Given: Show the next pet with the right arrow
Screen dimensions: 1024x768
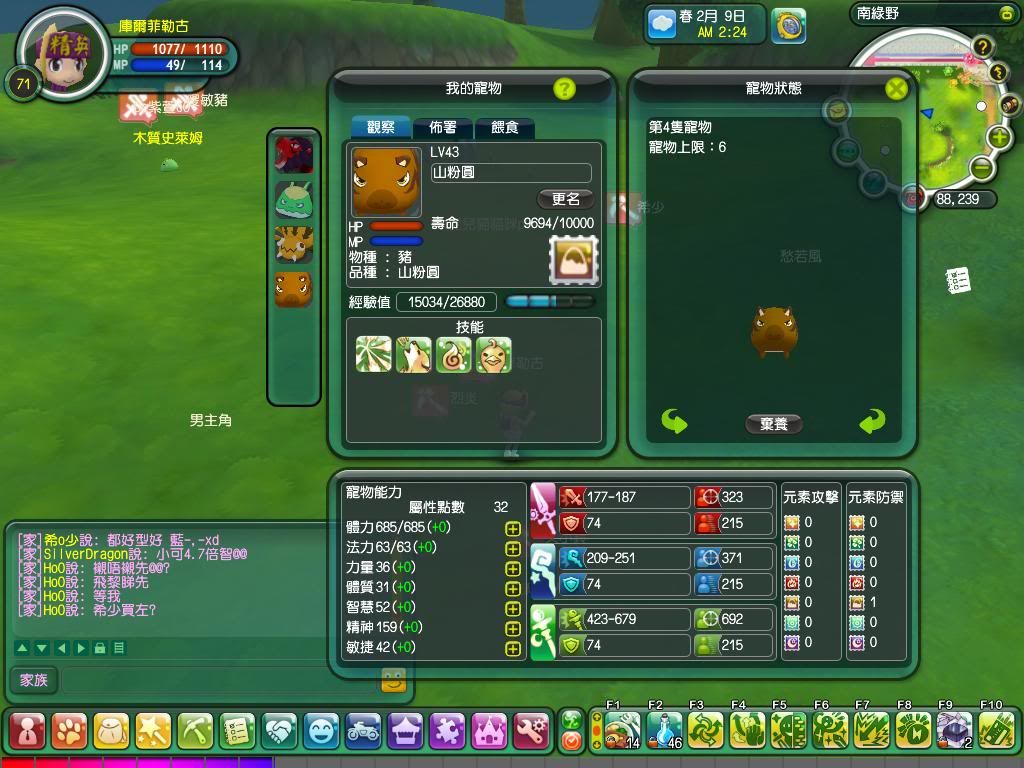Looking at the screenshot, I should click(872, 422).
